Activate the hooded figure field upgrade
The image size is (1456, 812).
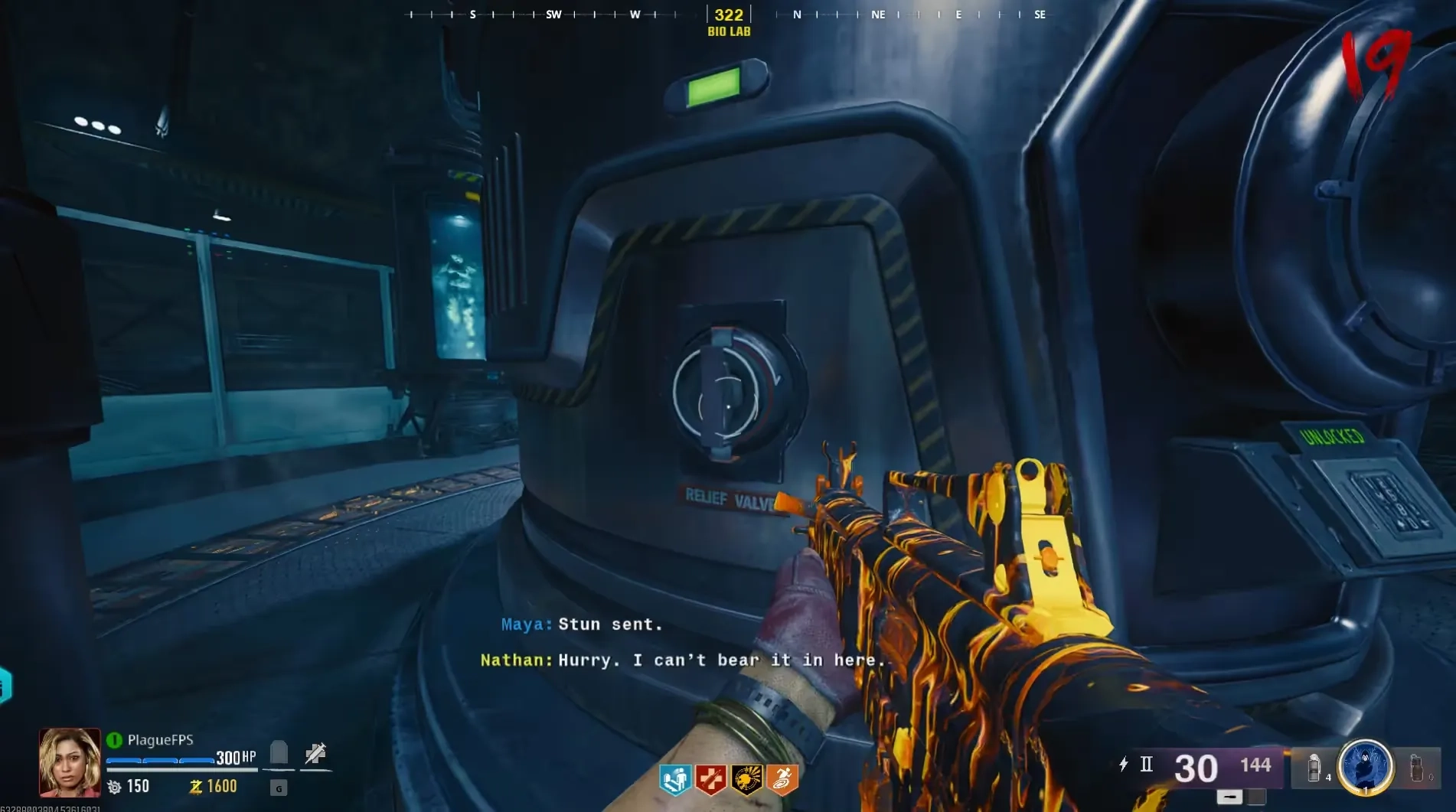pyautogui.click(x=1365, y=766)
